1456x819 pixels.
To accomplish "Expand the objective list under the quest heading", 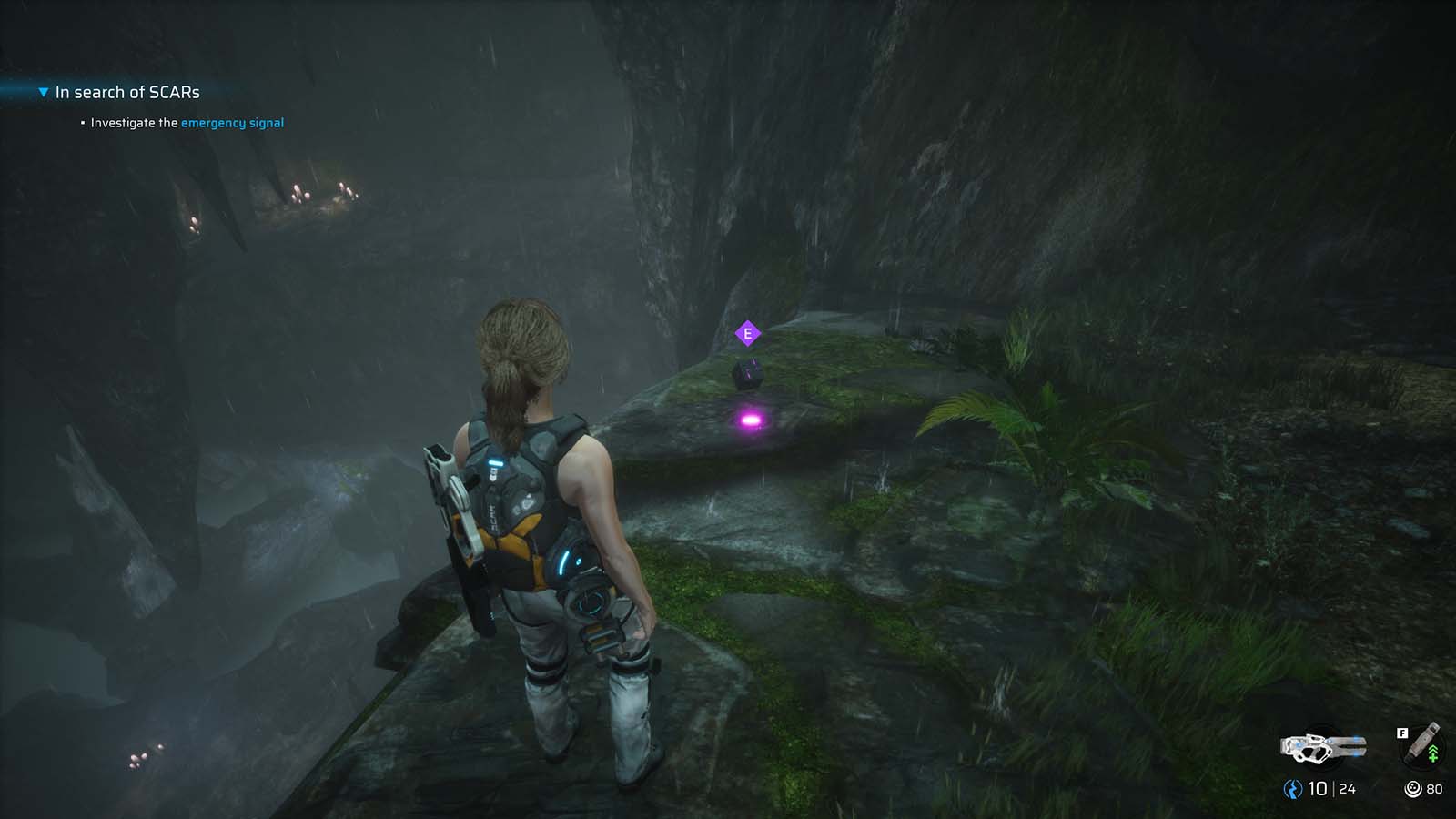I will pyautogui.click(x=42, y=92).
